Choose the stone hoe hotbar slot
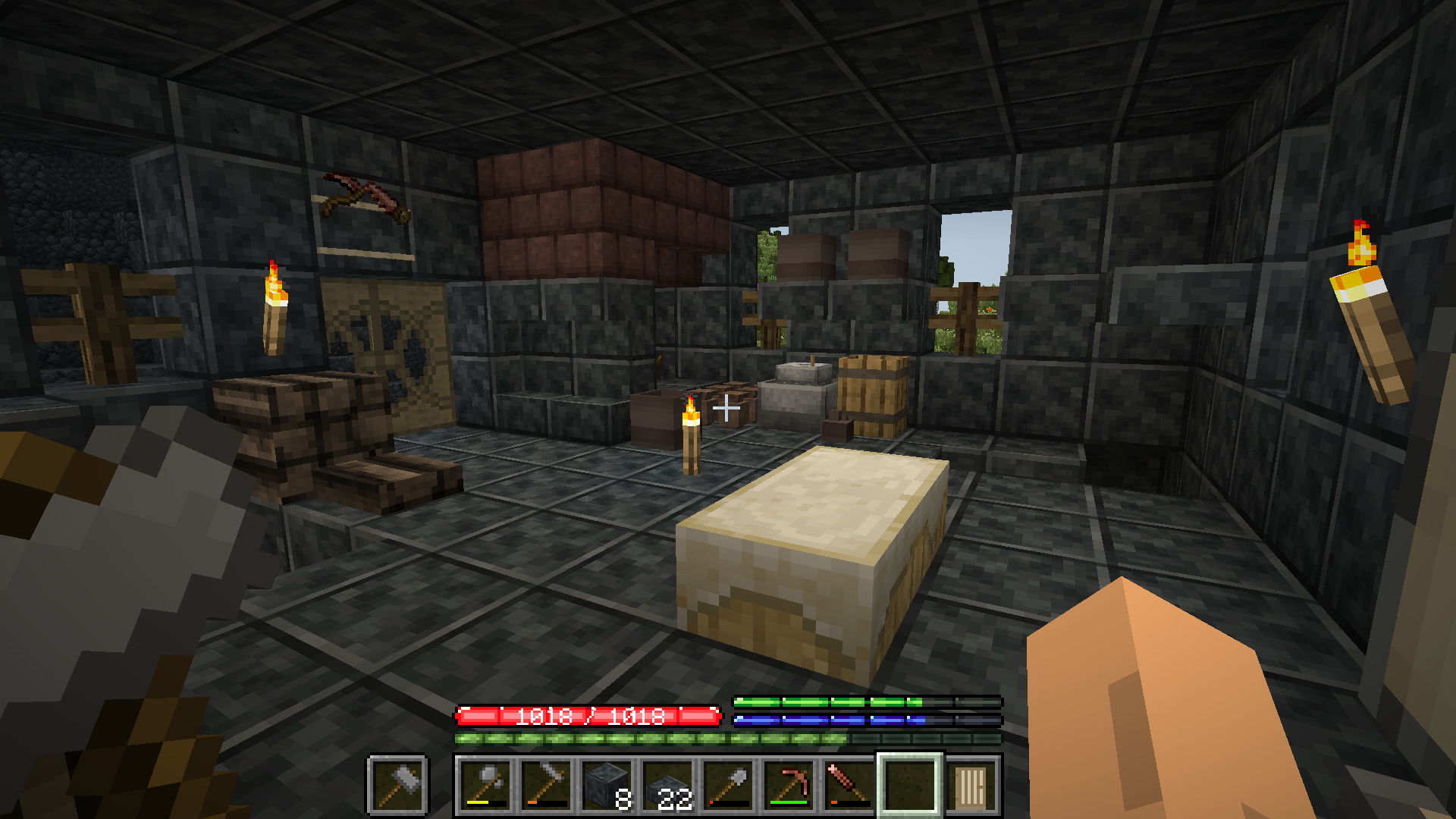This screenshot has width=1456, height=819. coord(546,786)
